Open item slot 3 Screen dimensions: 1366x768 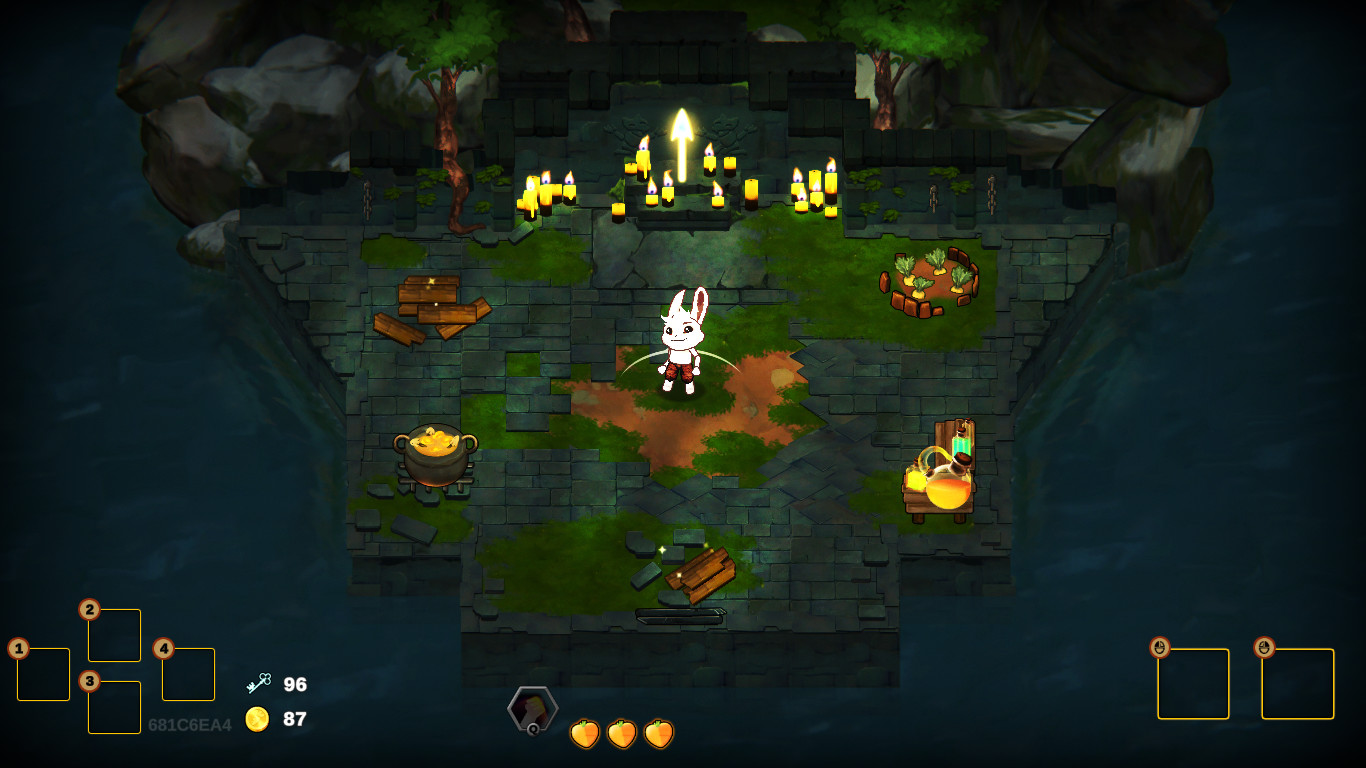(x=114, y=705)
